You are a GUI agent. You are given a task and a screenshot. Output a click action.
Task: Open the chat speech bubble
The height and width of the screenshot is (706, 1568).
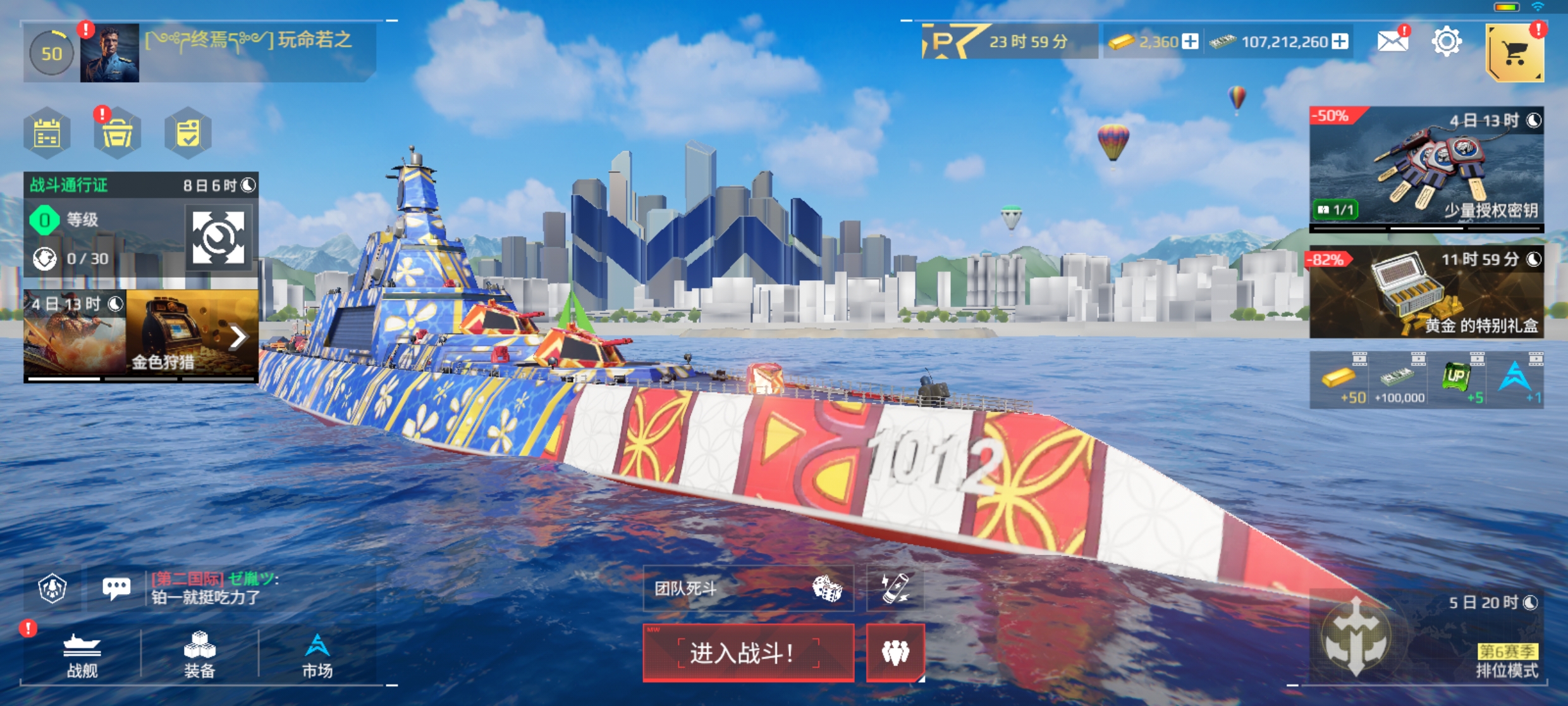coord(116,588)
